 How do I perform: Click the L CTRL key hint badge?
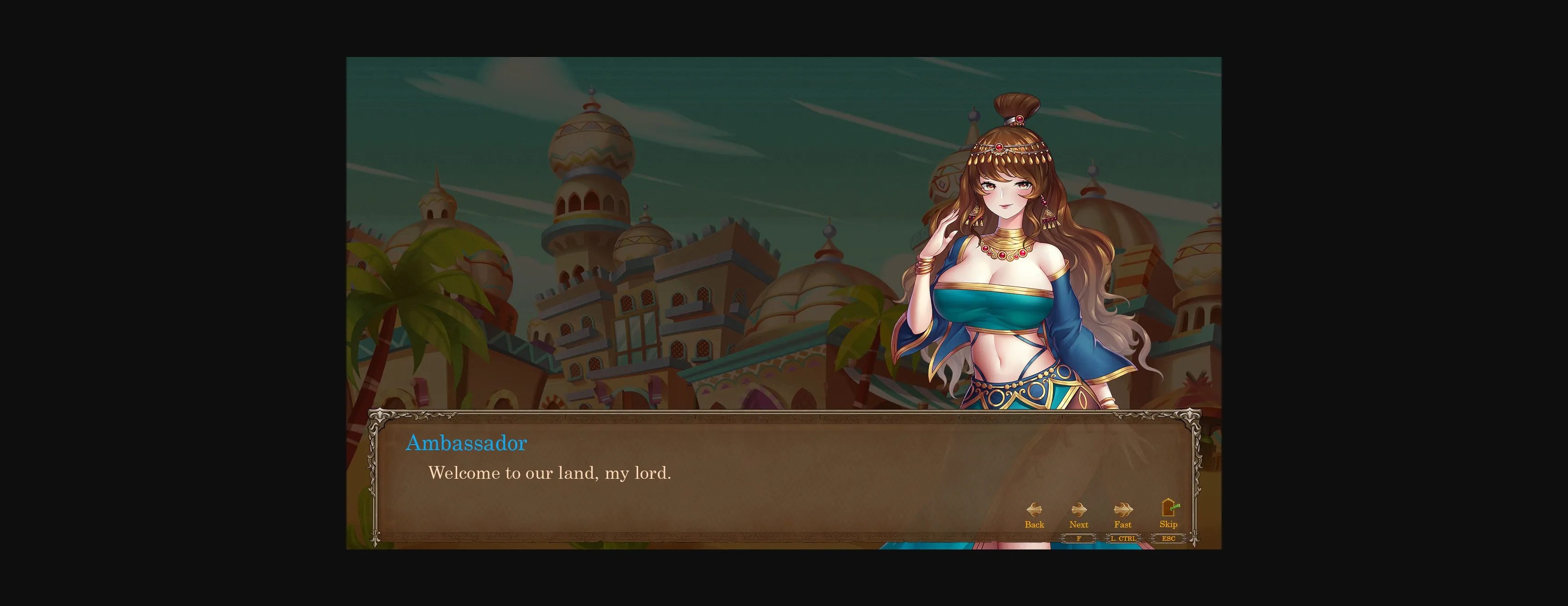coord(1123,539)
